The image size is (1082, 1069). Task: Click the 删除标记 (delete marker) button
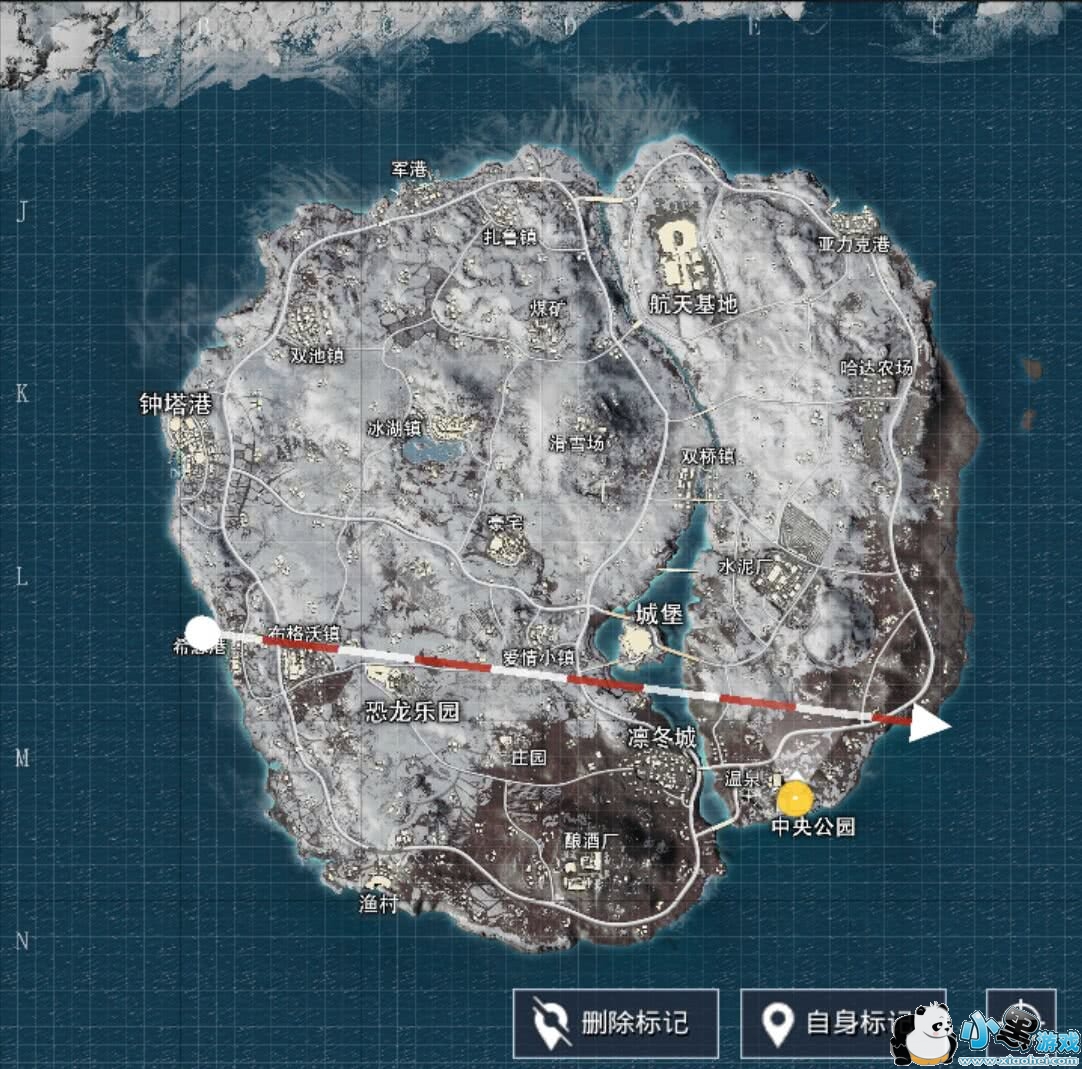pyautogui.click(x=615, y=1023)
